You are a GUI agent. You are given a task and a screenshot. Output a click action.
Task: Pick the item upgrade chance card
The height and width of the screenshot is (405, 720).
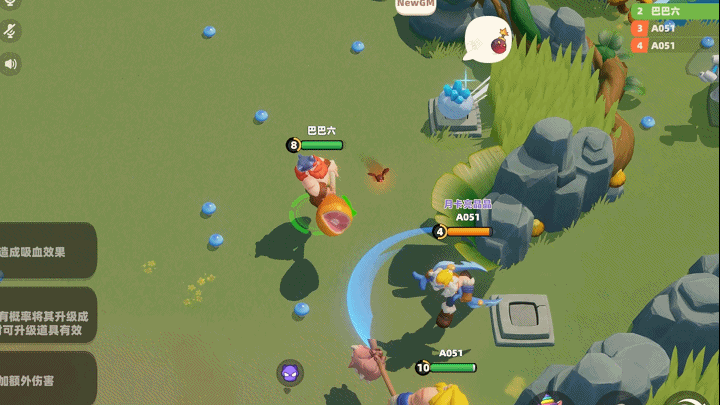46,316
